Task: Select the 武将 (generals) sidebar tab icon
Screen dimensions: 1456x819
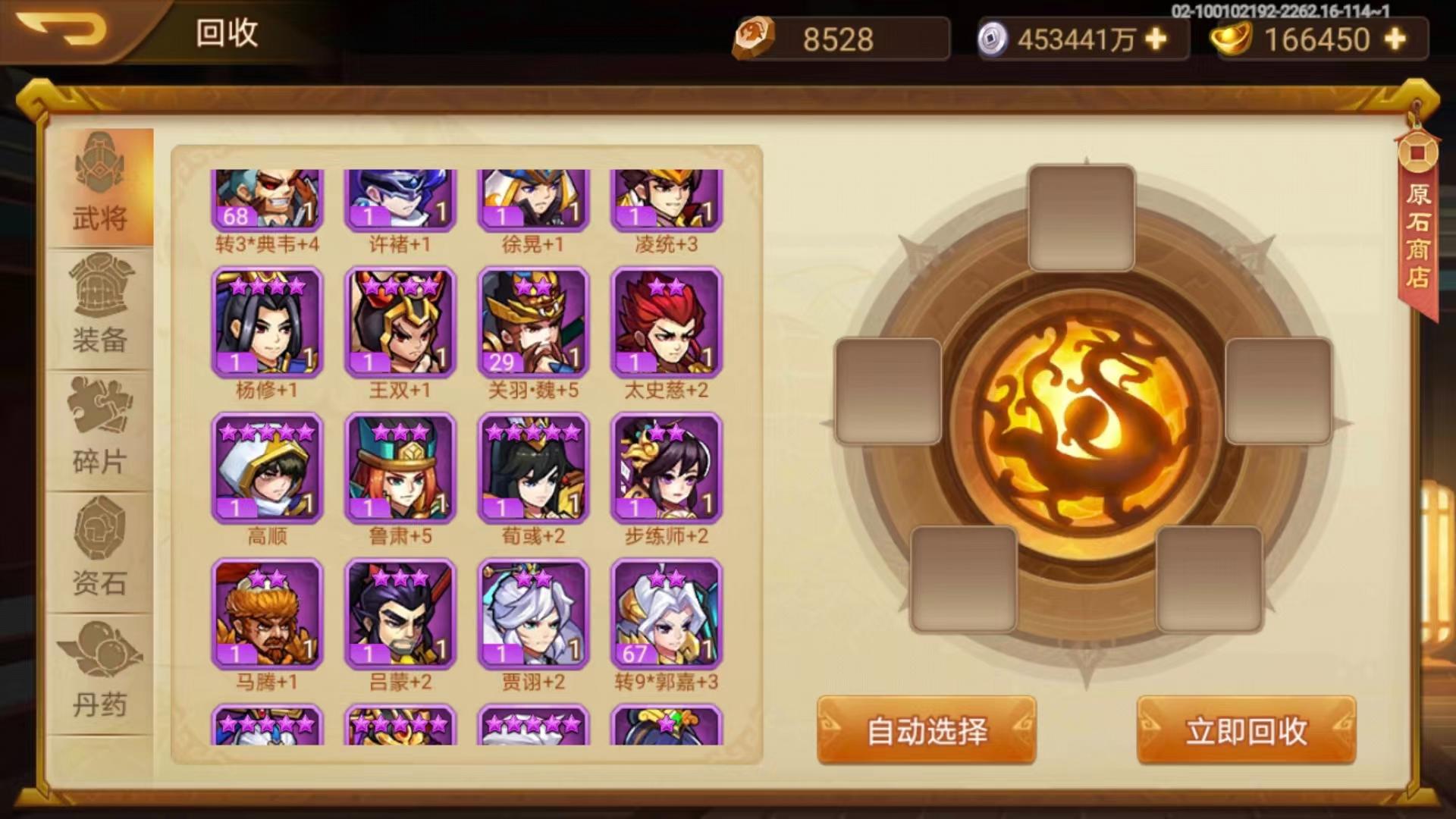Action: pyautogui.click(x=99, y=163)
